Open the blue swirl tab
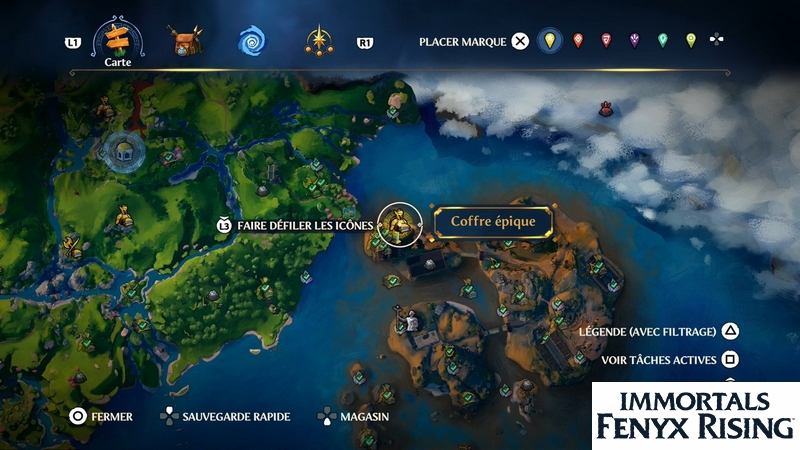Image resolution: width=800 pixels, height=450 pixels. [251, 42]
